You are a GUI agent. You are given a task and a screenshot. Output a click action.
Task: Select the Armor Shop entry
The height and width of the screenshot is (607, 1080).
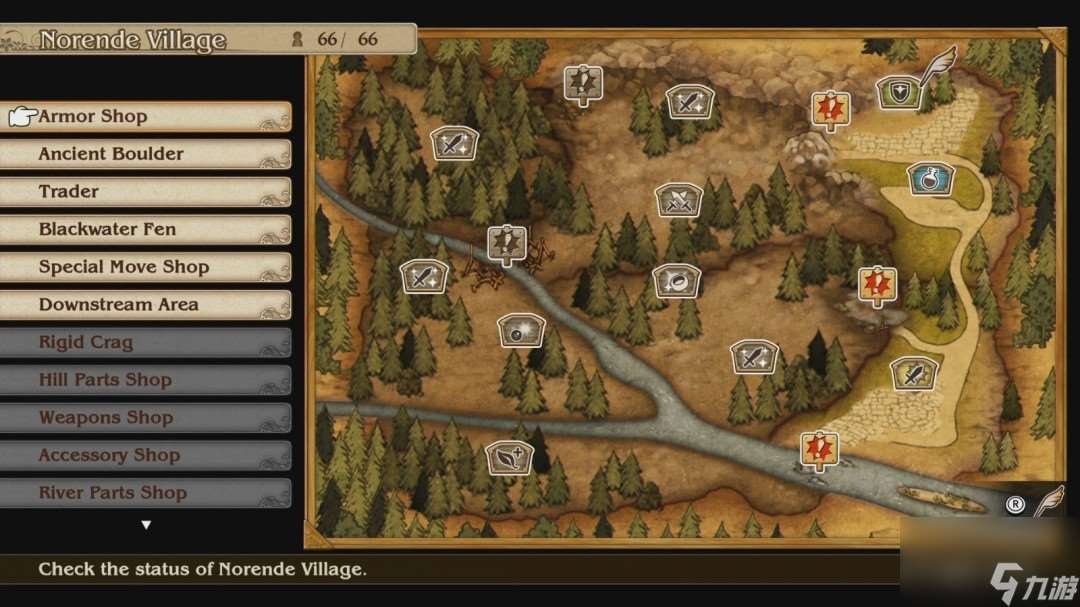(x=146, y=117)
